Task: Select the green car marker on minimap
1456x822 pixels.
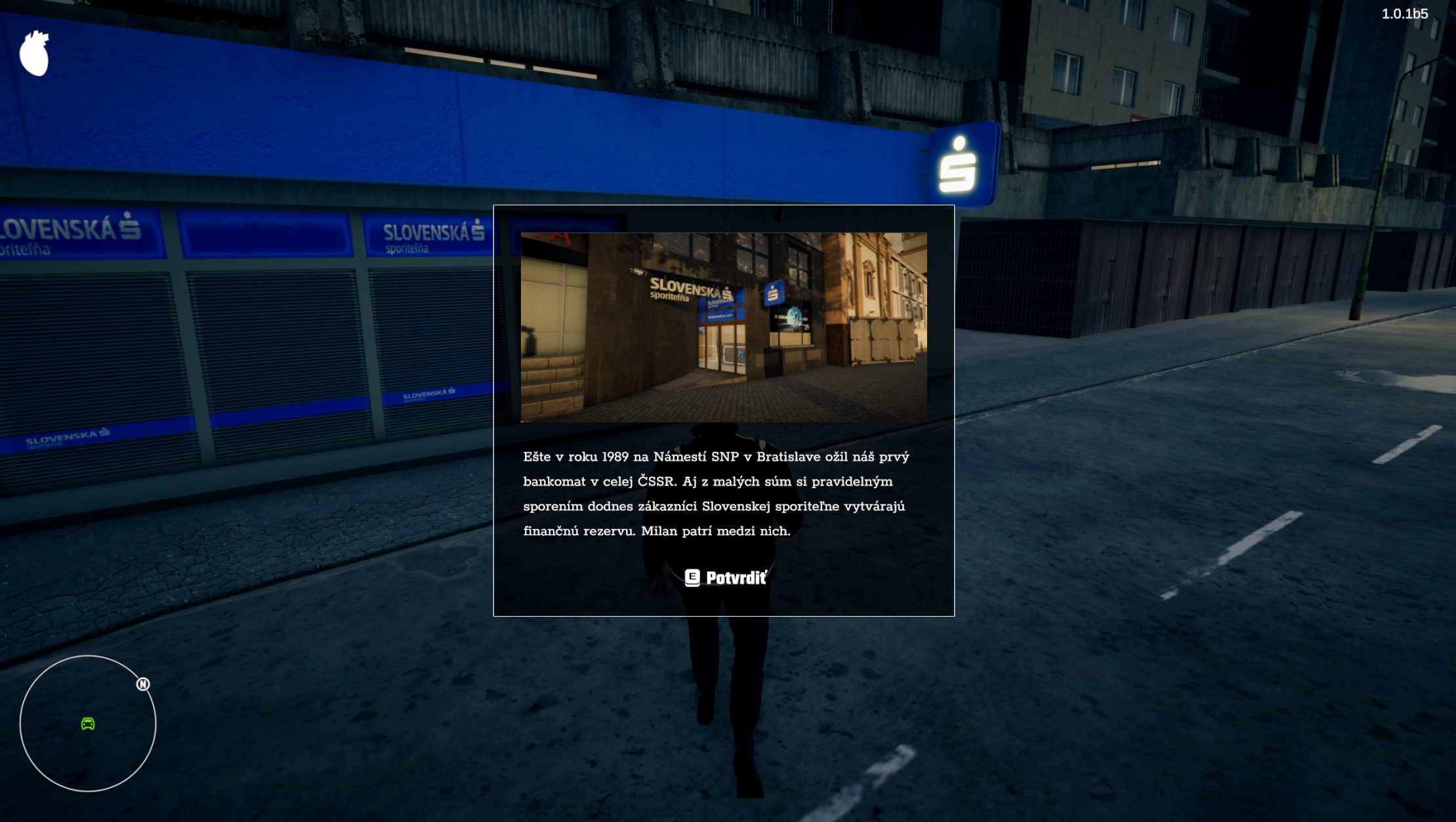Action: point(88,724)
